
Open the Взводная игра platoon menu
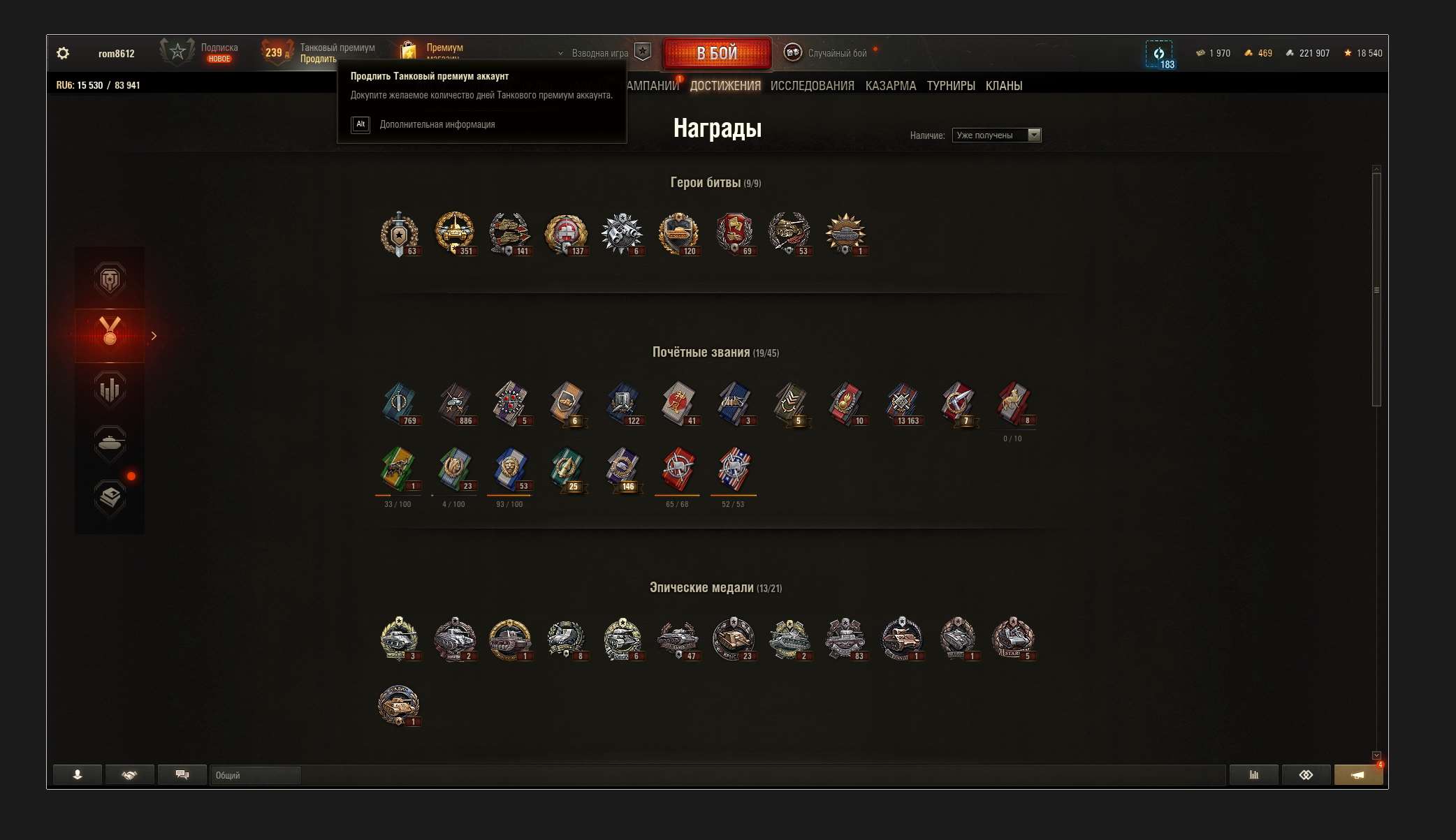point(599,53)
